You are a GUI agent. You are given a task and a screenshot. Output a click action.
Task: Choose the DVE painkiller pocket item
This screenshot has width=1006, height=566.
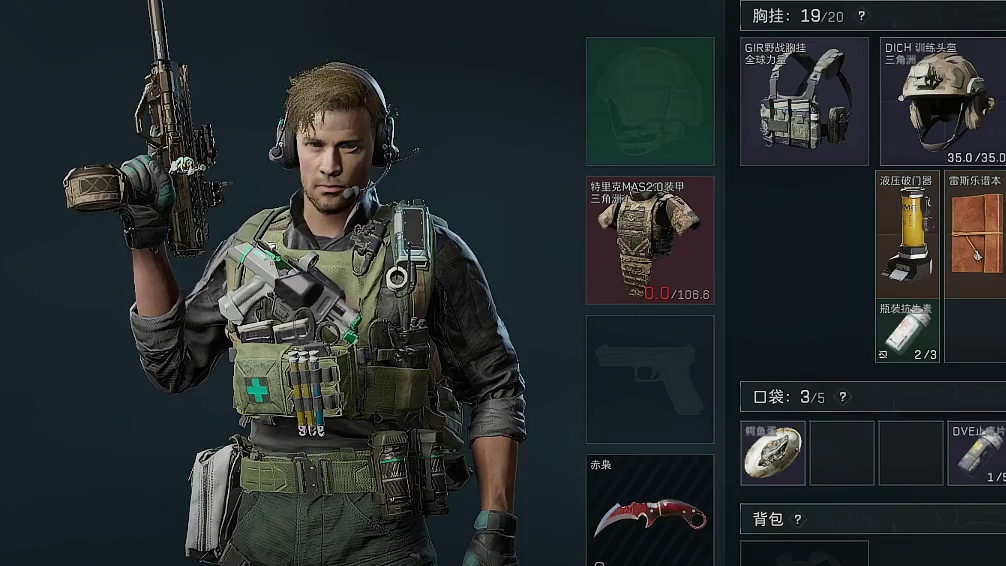coord(977,452)
